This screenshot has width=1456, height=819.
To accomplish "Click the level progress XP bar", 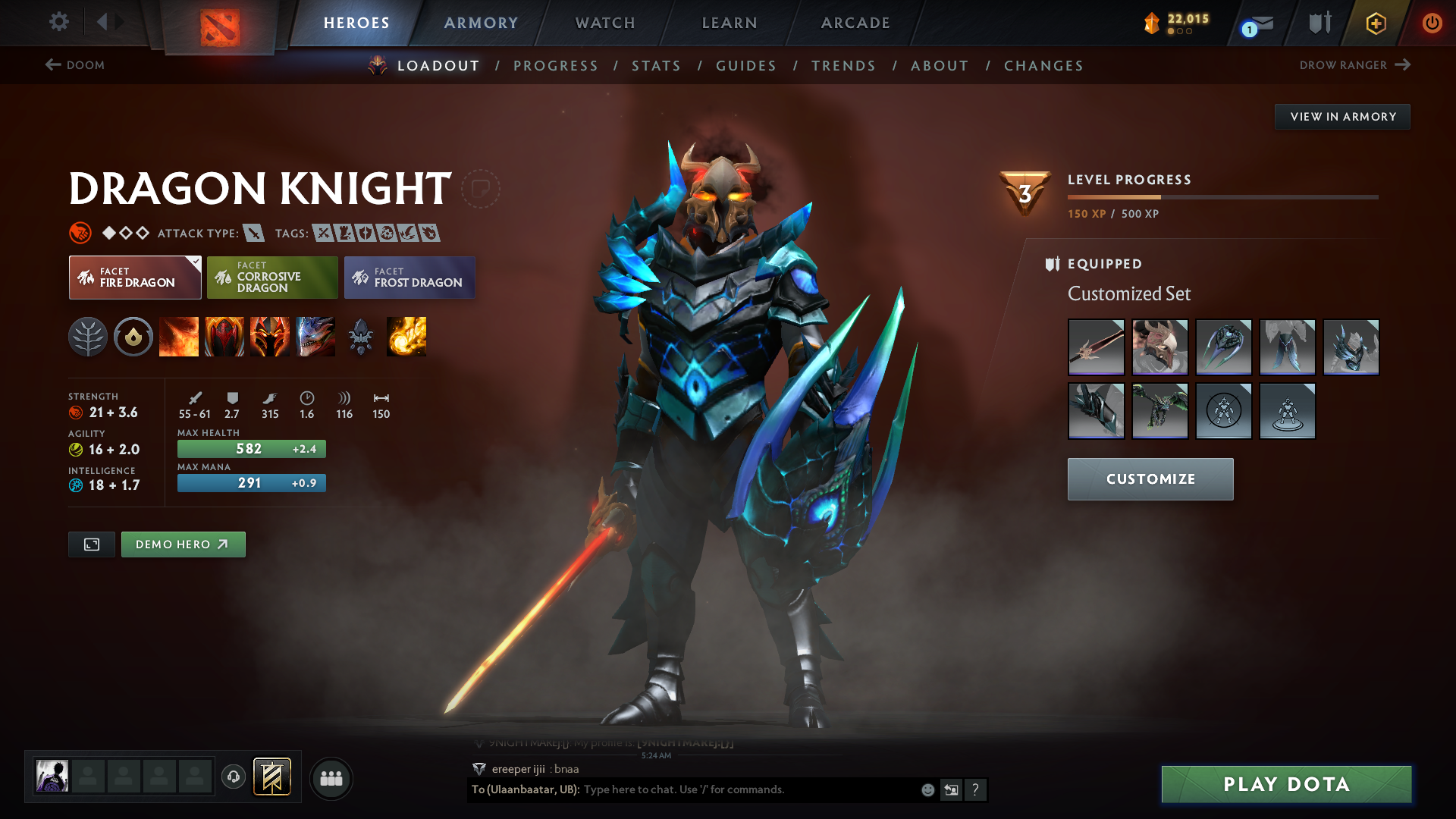I will click(x=1223, y=196).
